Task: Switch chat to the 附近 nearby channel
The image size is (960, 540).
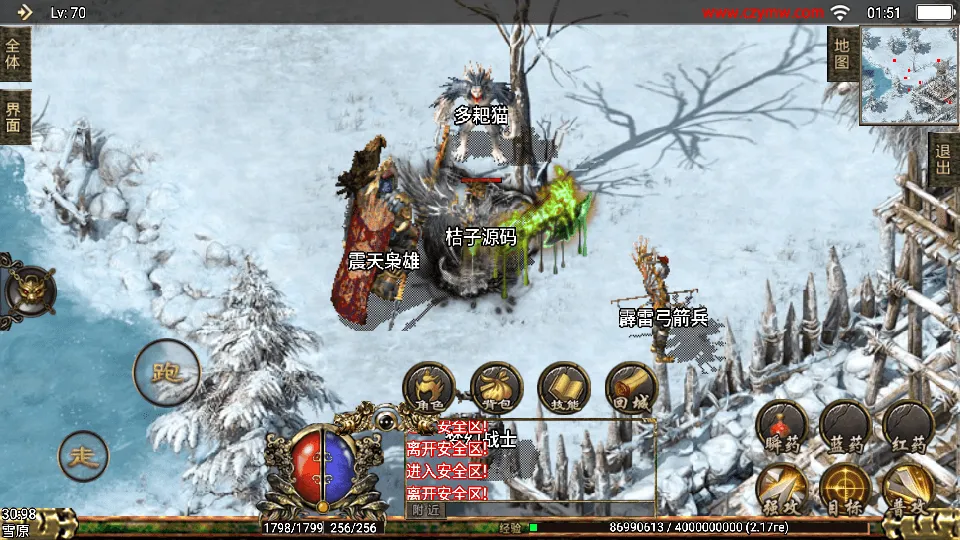Action: click(425, 509)
